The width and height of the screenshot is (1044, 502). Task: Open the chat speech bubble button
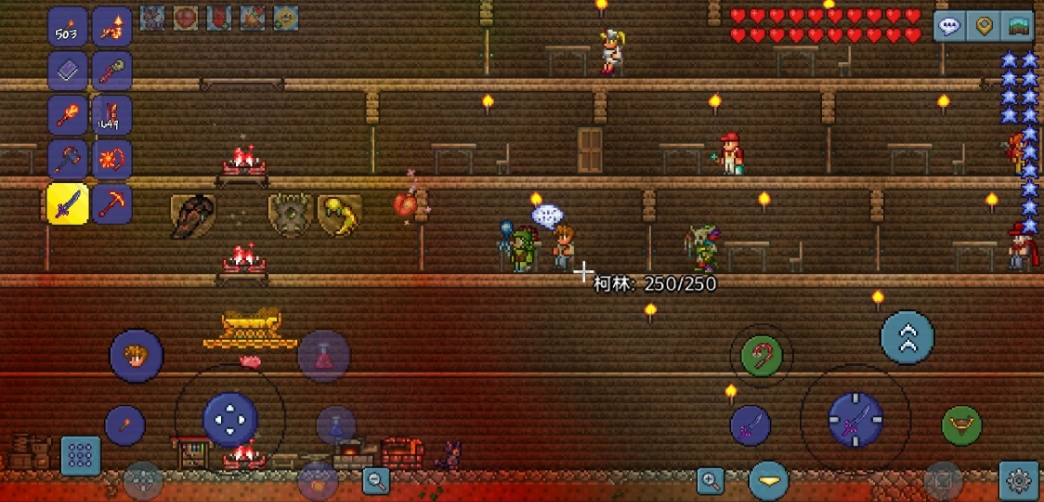click(x=949, y=26)
